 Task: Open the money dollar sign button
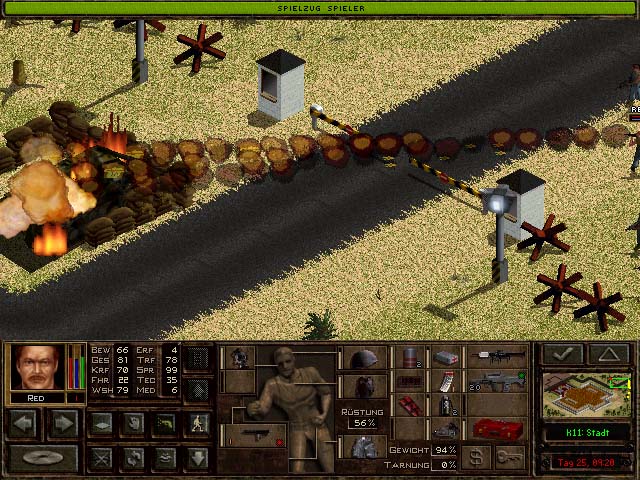(478, 457)
